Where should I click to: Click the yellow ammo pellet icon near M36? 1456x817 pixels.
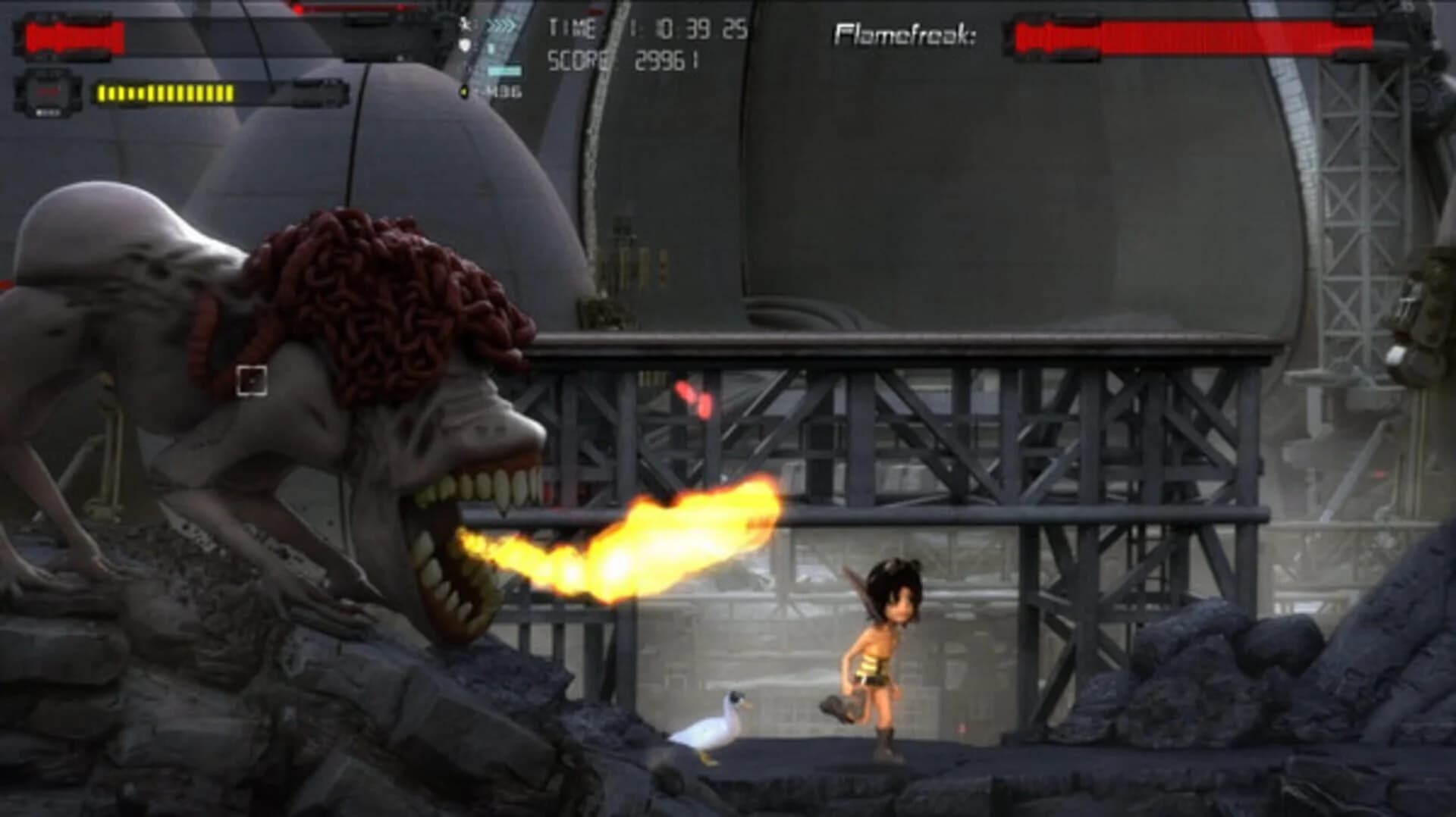pos(464,92)
